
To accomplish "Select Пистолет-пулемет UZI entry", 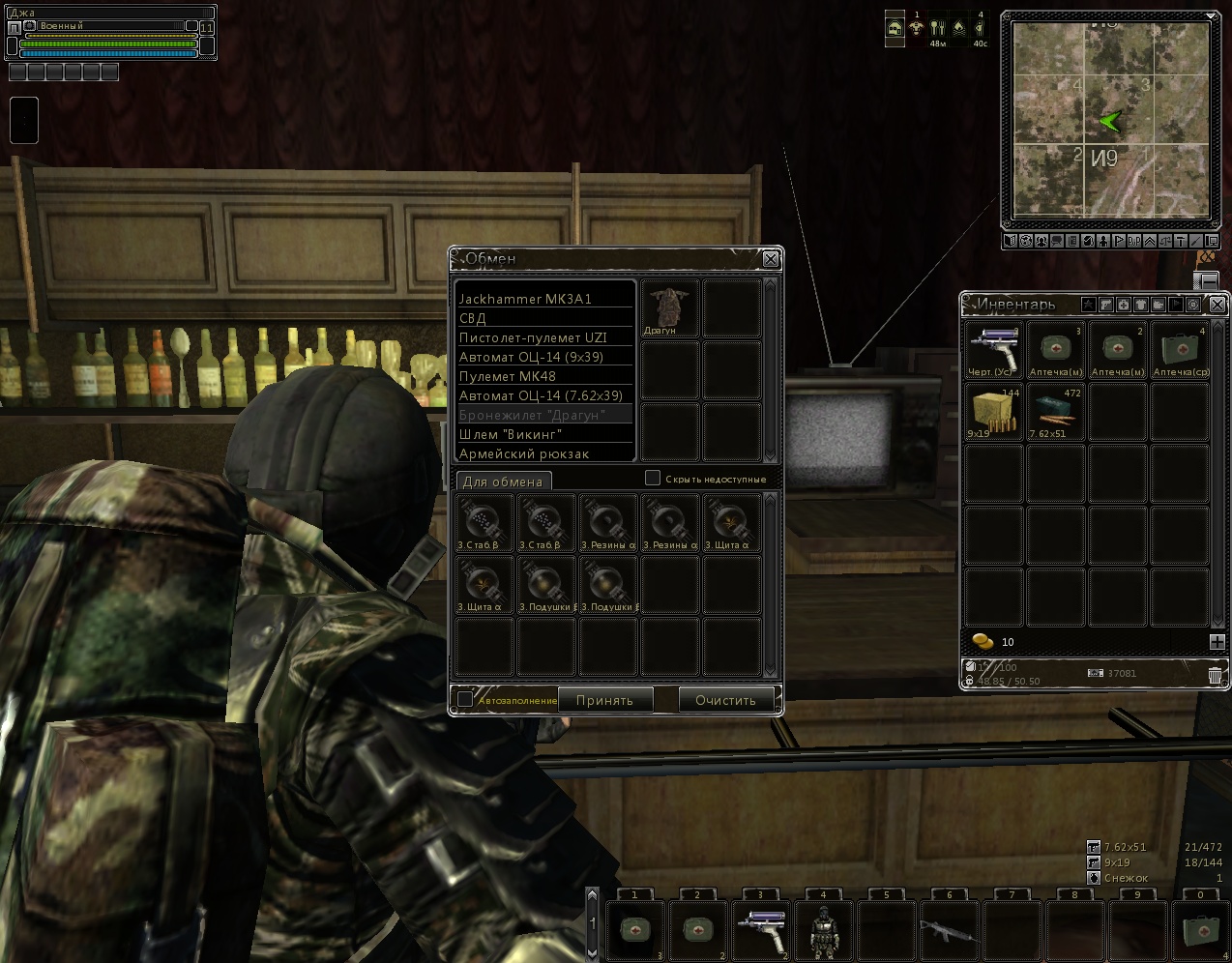I will click(544, 337).
